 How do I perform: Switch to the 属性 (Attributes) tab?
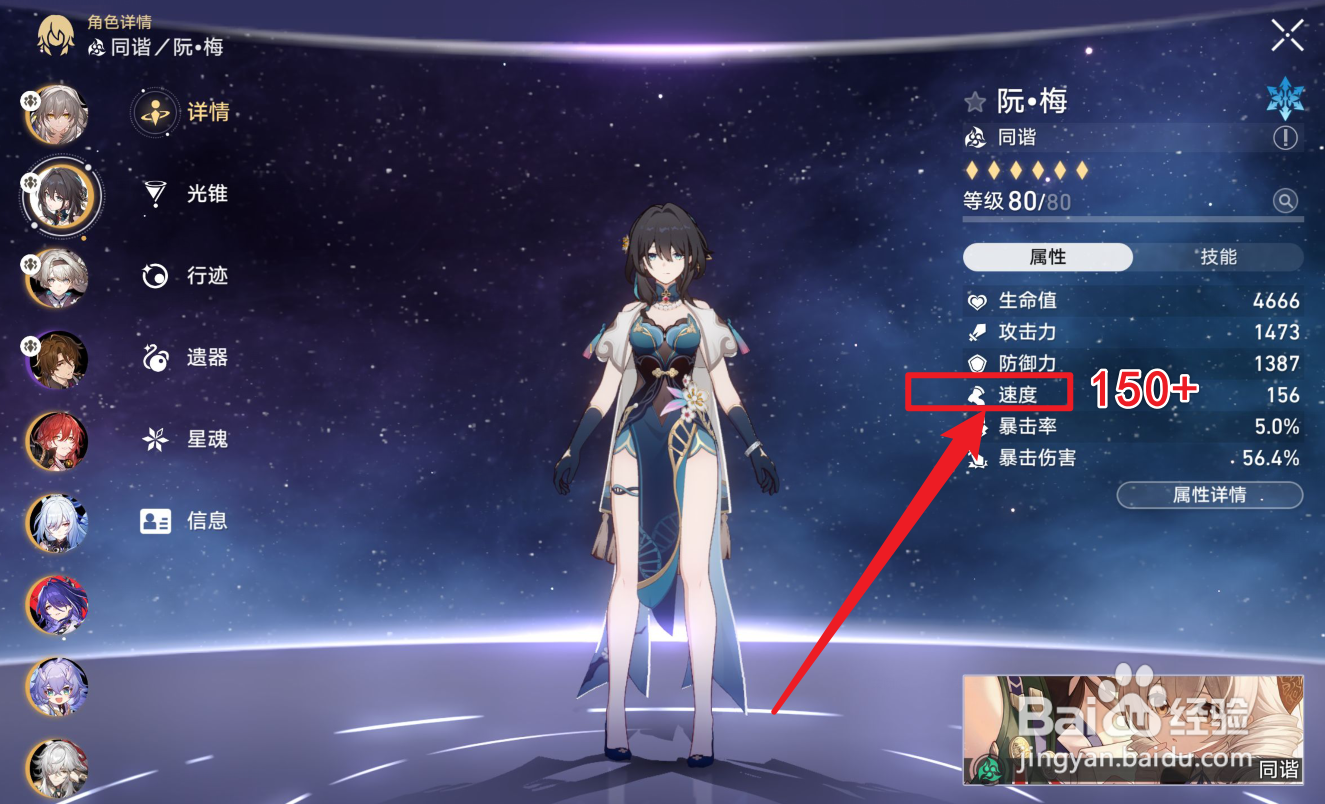tap(1048, 257)
